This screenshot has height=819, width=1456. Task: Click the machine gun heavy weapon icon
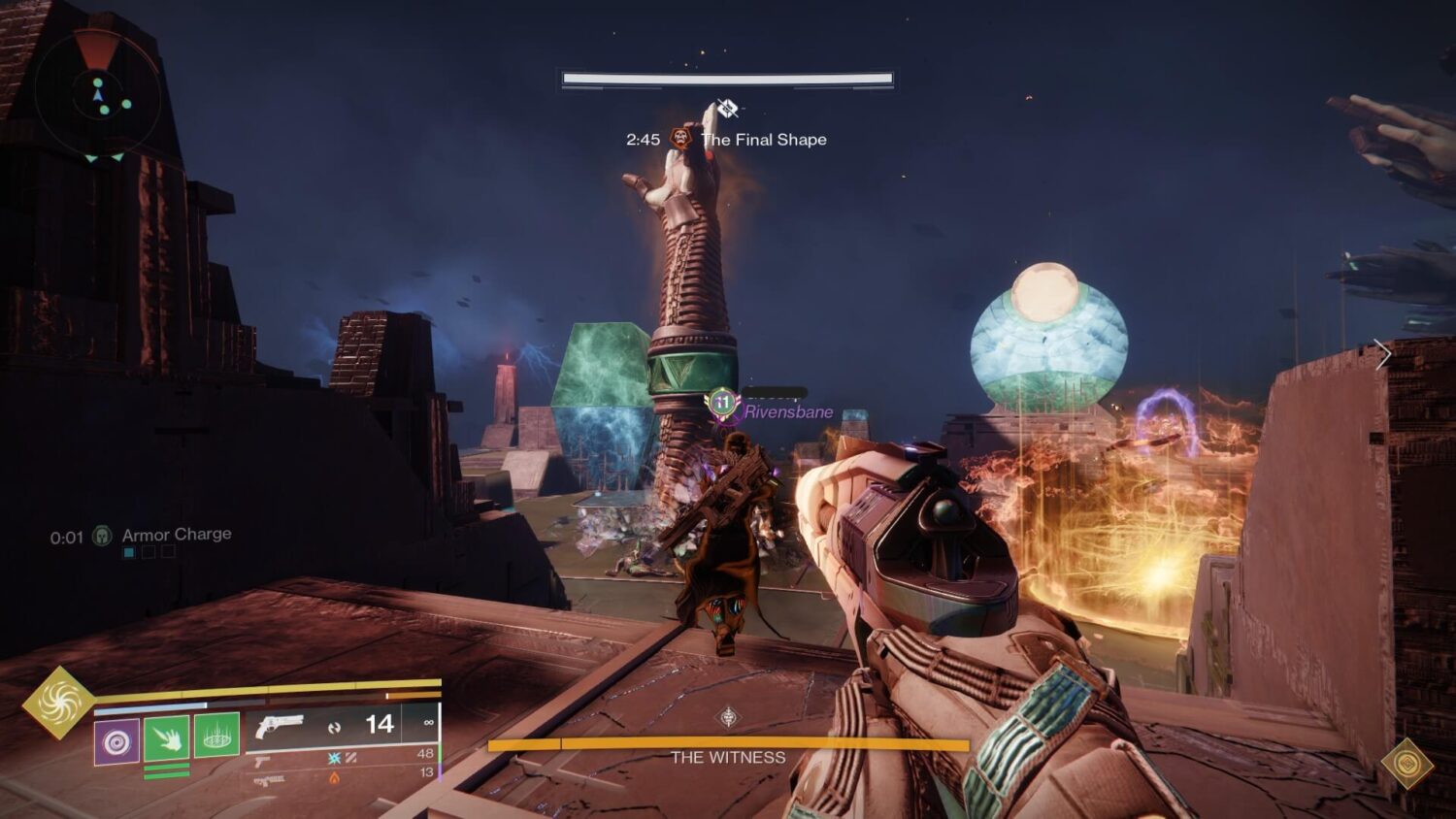point(267,779)
